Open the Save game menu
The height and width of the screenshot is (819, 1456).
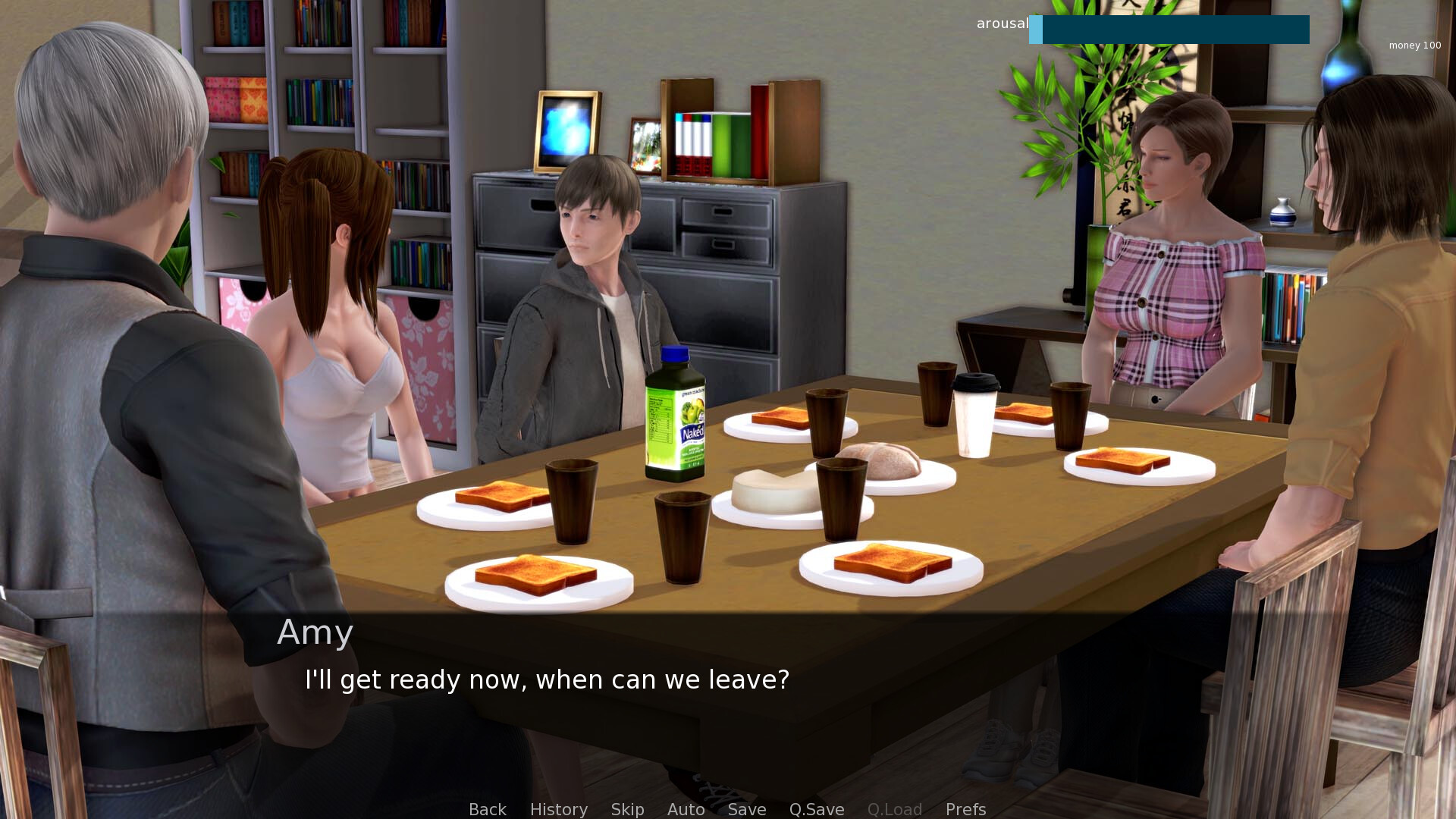pyautogui.click(x=746, y=809)
